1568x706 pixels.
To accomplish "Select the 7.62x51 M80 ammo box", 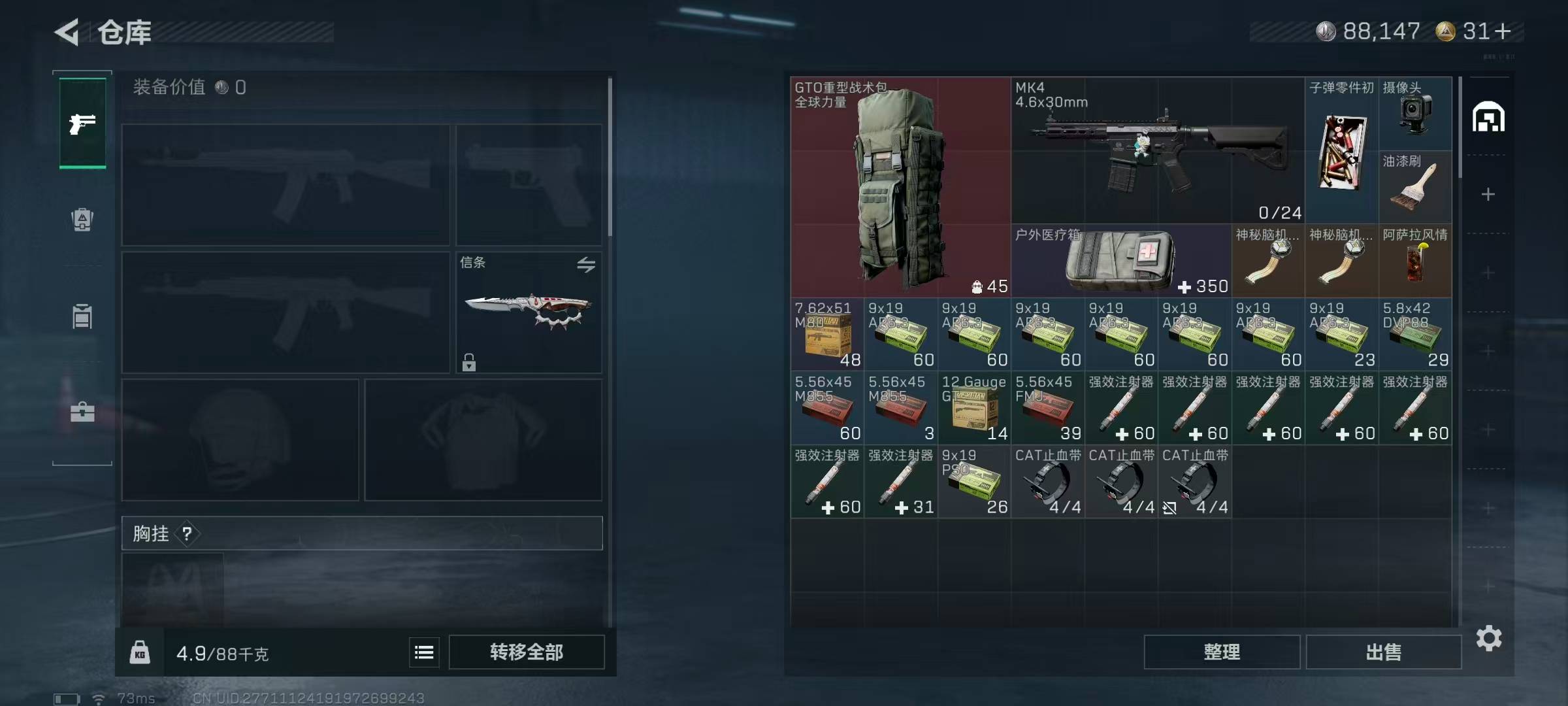I will (827, 335).
